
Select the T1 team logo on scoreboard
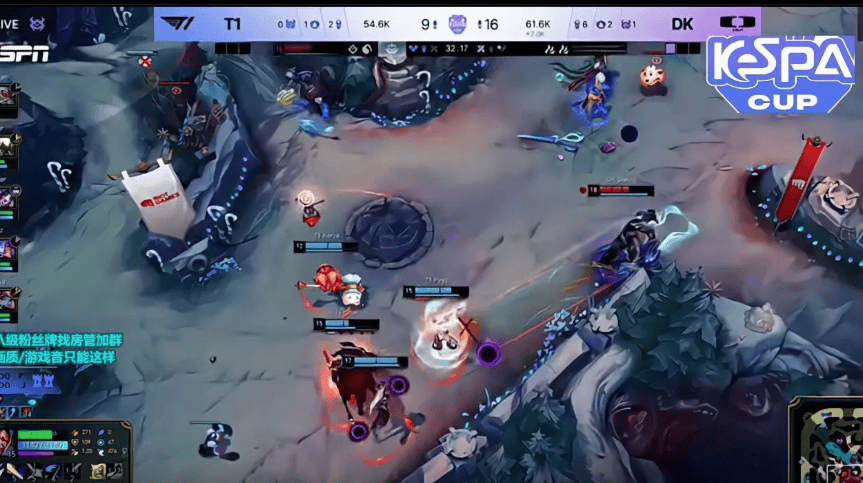pos(177,23)
